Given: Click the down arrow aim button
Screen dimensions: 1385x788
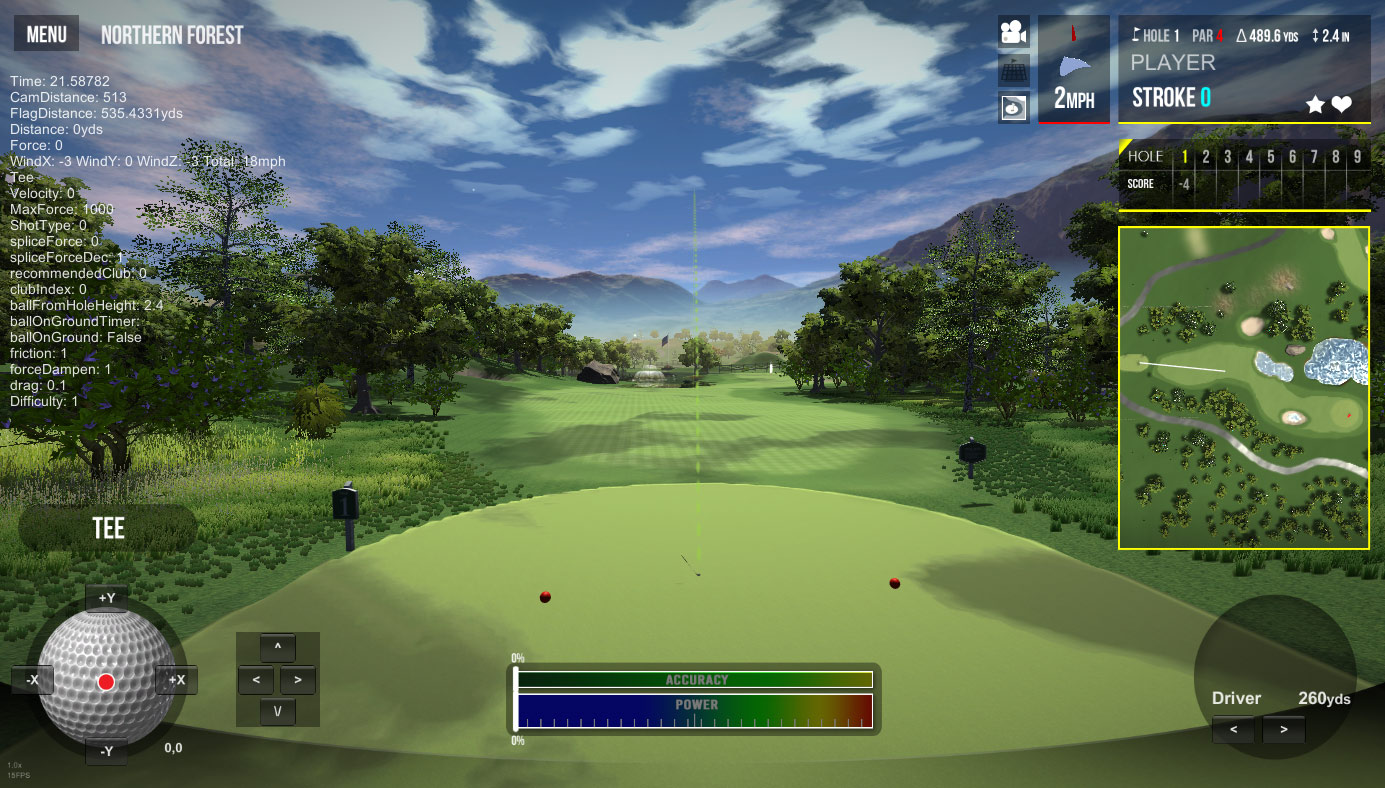Looking at the screenshot, I should tap(277, 712).
